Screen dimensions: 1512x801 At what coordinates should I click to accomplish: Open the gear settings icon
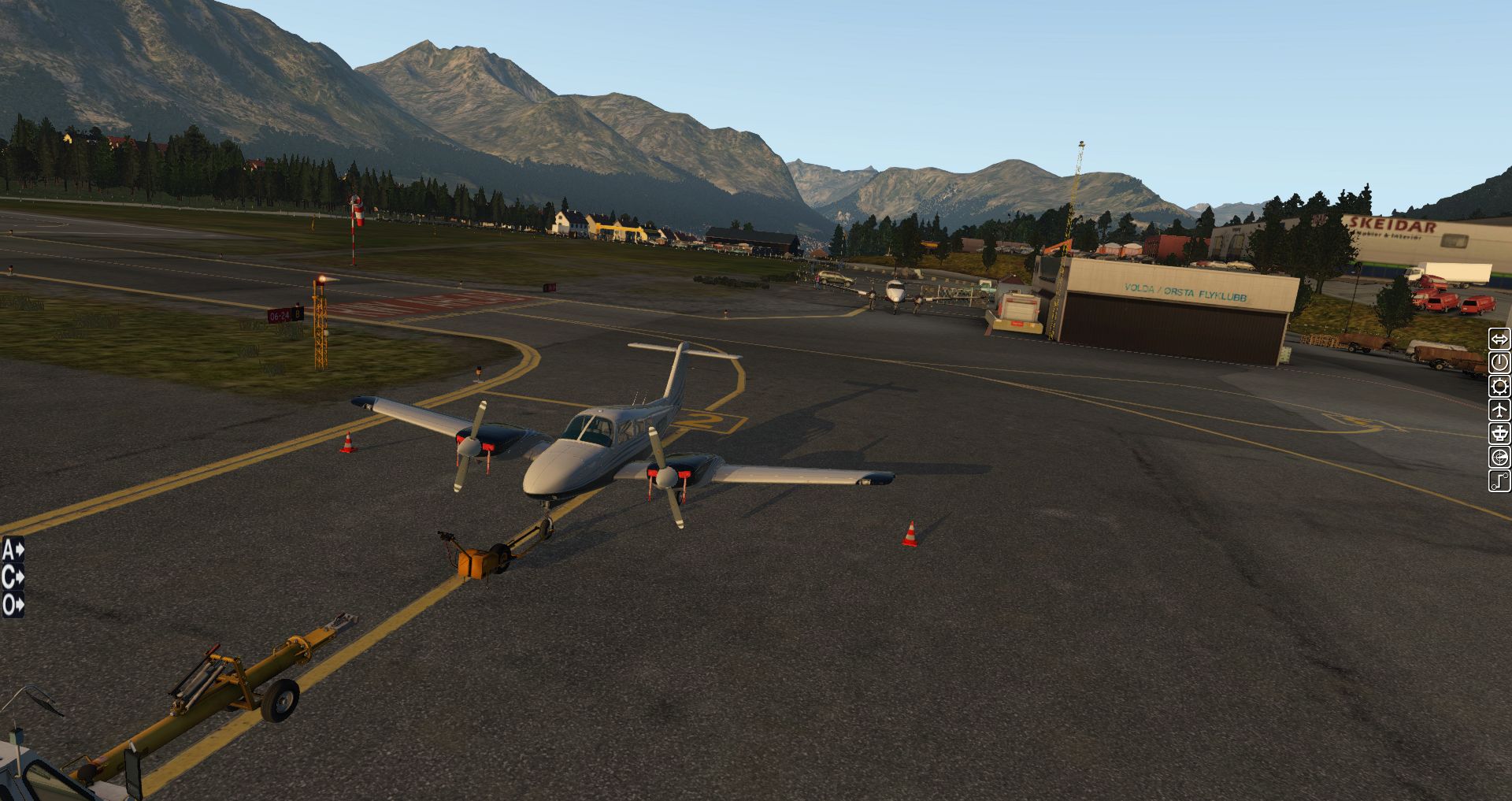(x=1499, y=387)
